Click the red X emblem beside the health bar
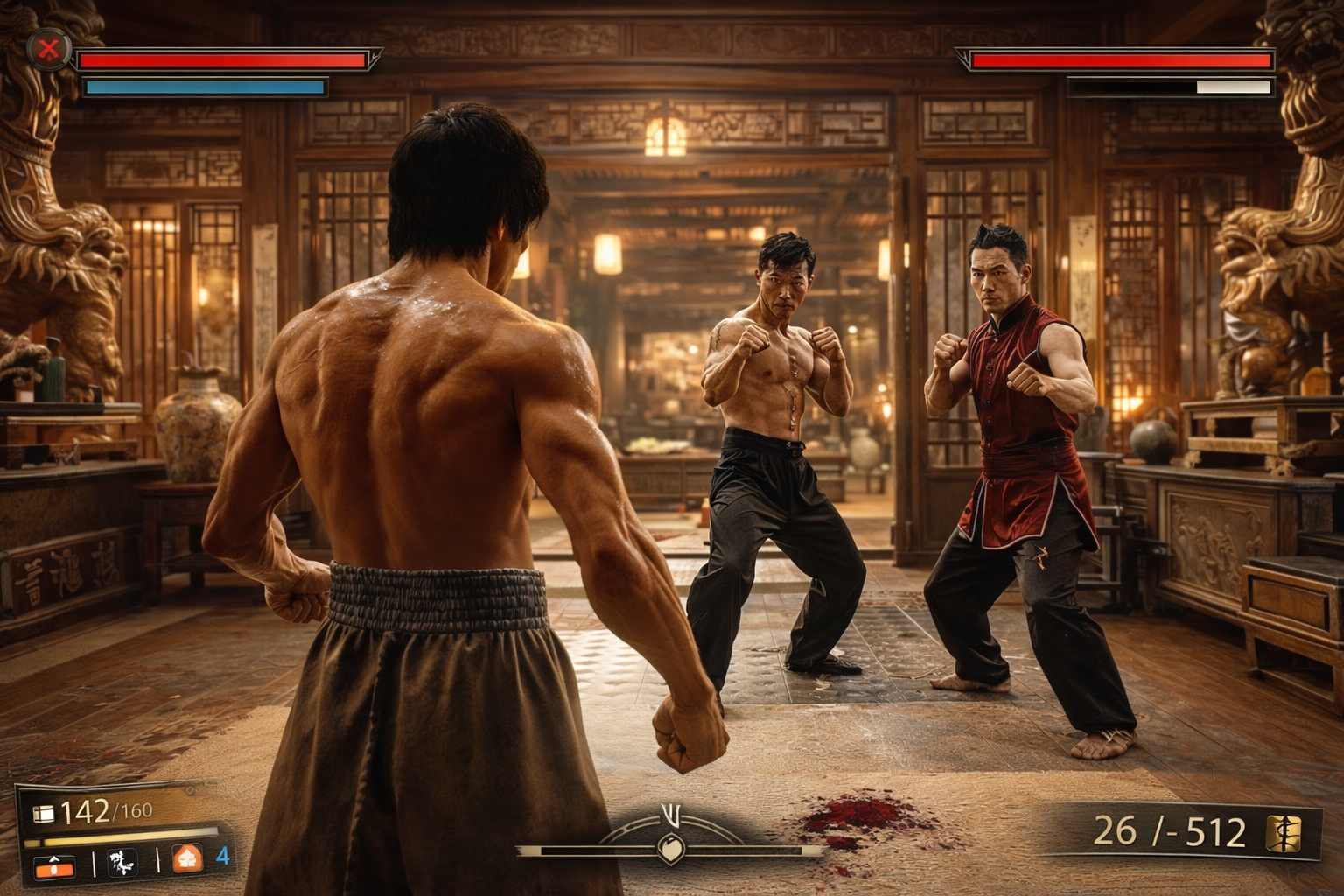Screen dimensions: 1344x896 (x=49, y=51)
